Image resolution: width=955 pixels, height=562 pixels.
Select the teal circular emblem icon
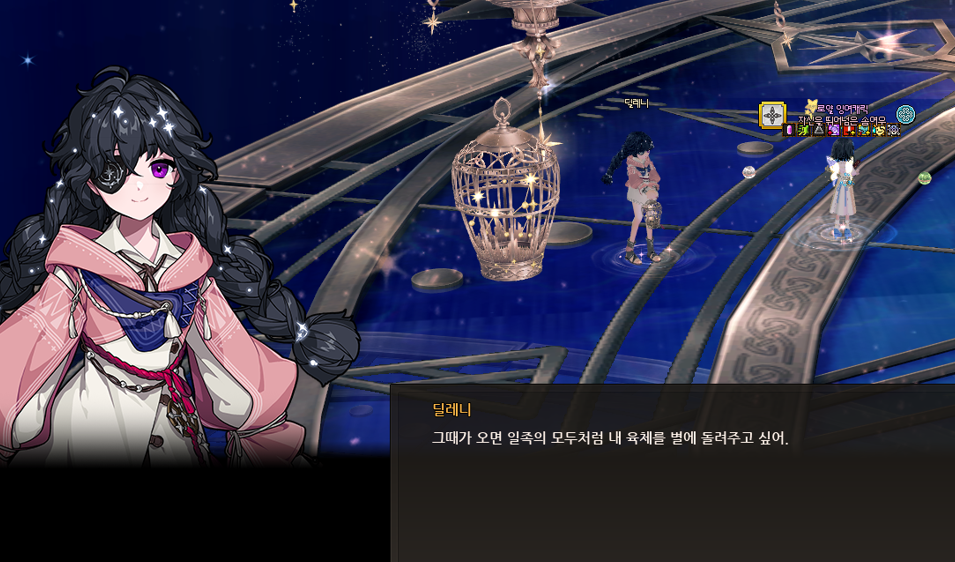906,114
